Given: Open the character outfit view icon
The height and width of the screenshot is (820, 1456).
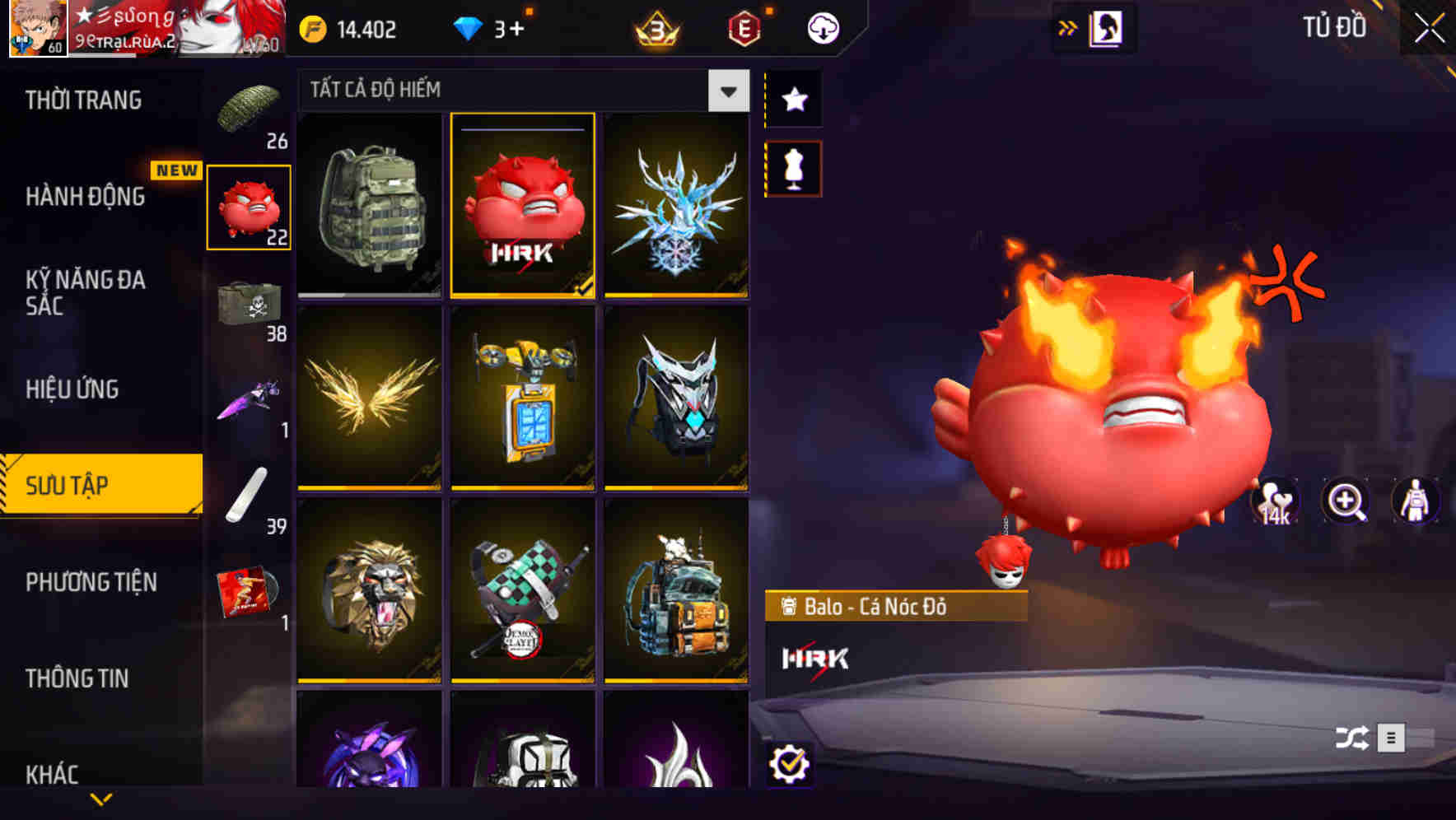Looking at the screenshot, I should click(1415, 501).
